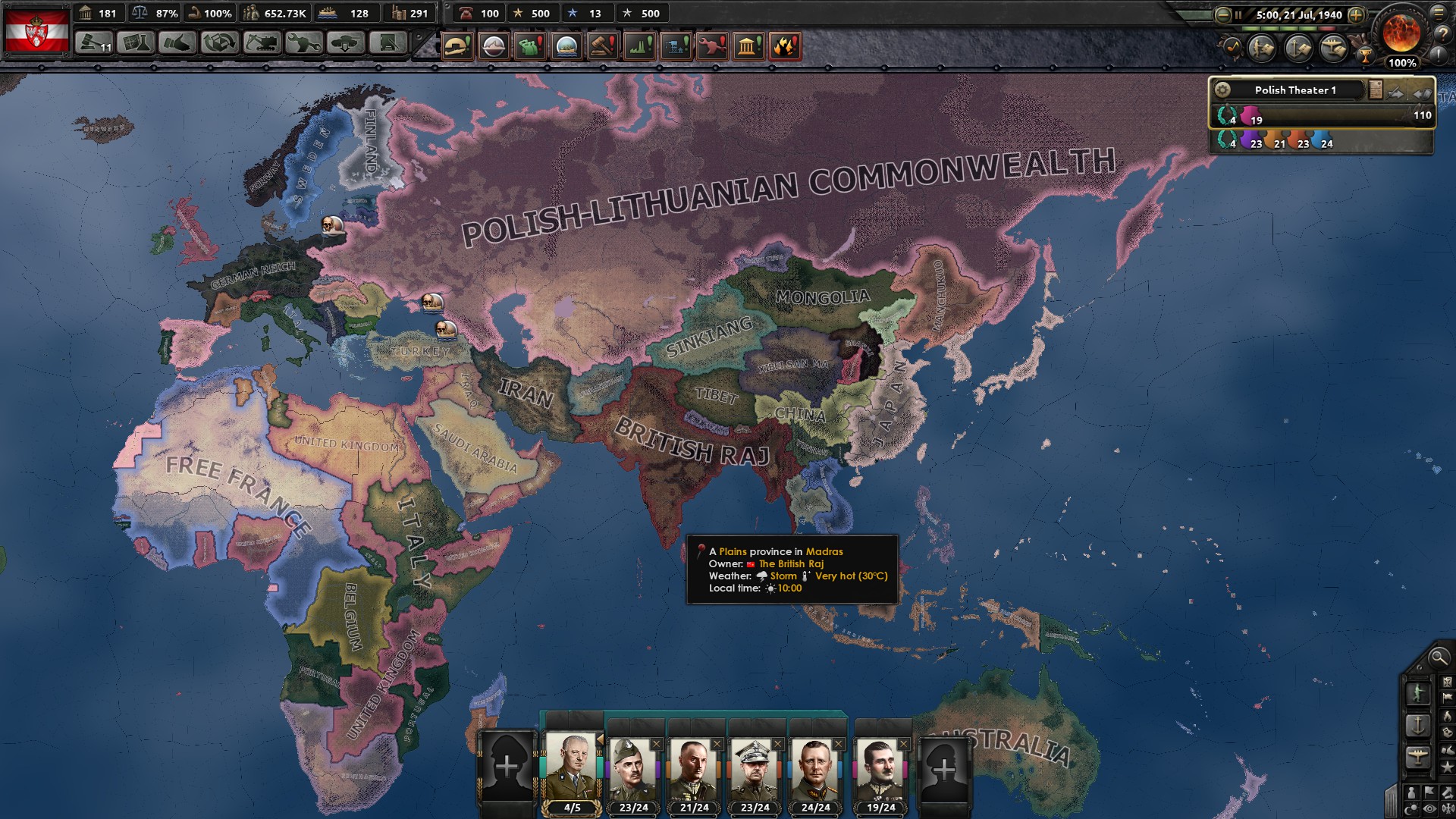The width and height of the screenshot is (1456, 819).
Task: Open the battle plan order sheet for Polish Theater 1
Action: (1376, 89)
